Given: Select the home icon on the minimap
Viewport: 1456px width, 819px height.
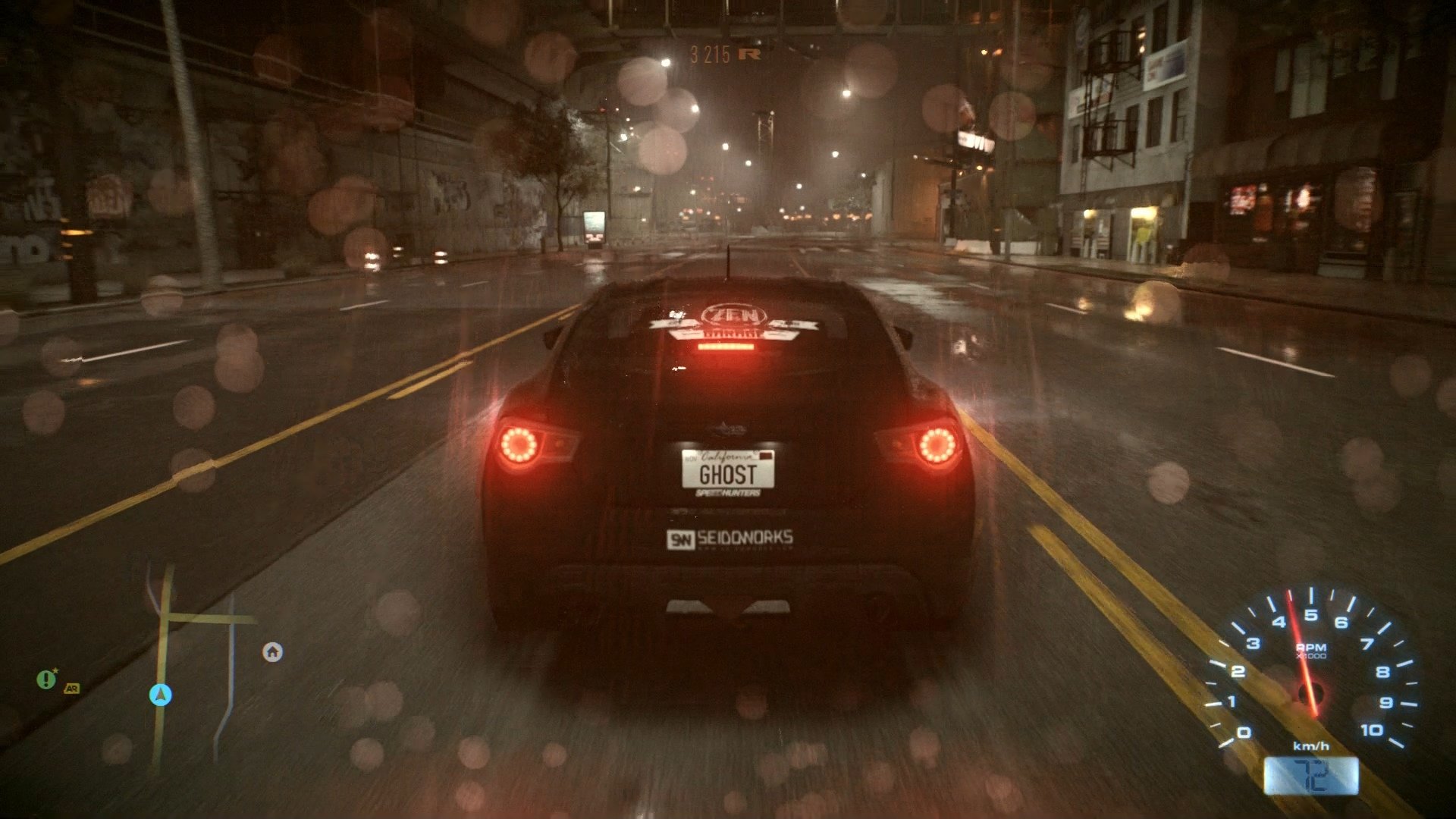Looking at the screenshot, I should point(271,652).
